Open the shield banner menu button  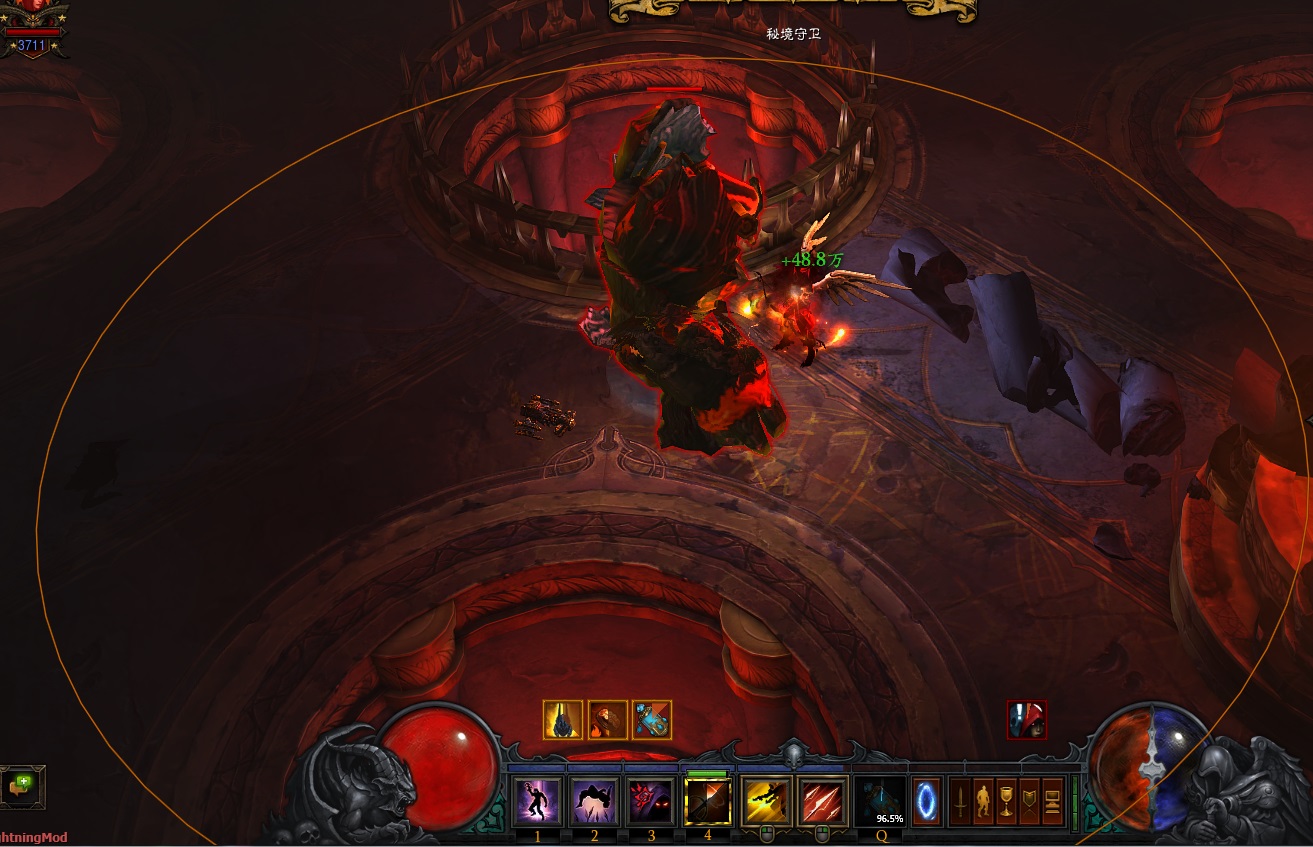click(x=1029, y=800)
